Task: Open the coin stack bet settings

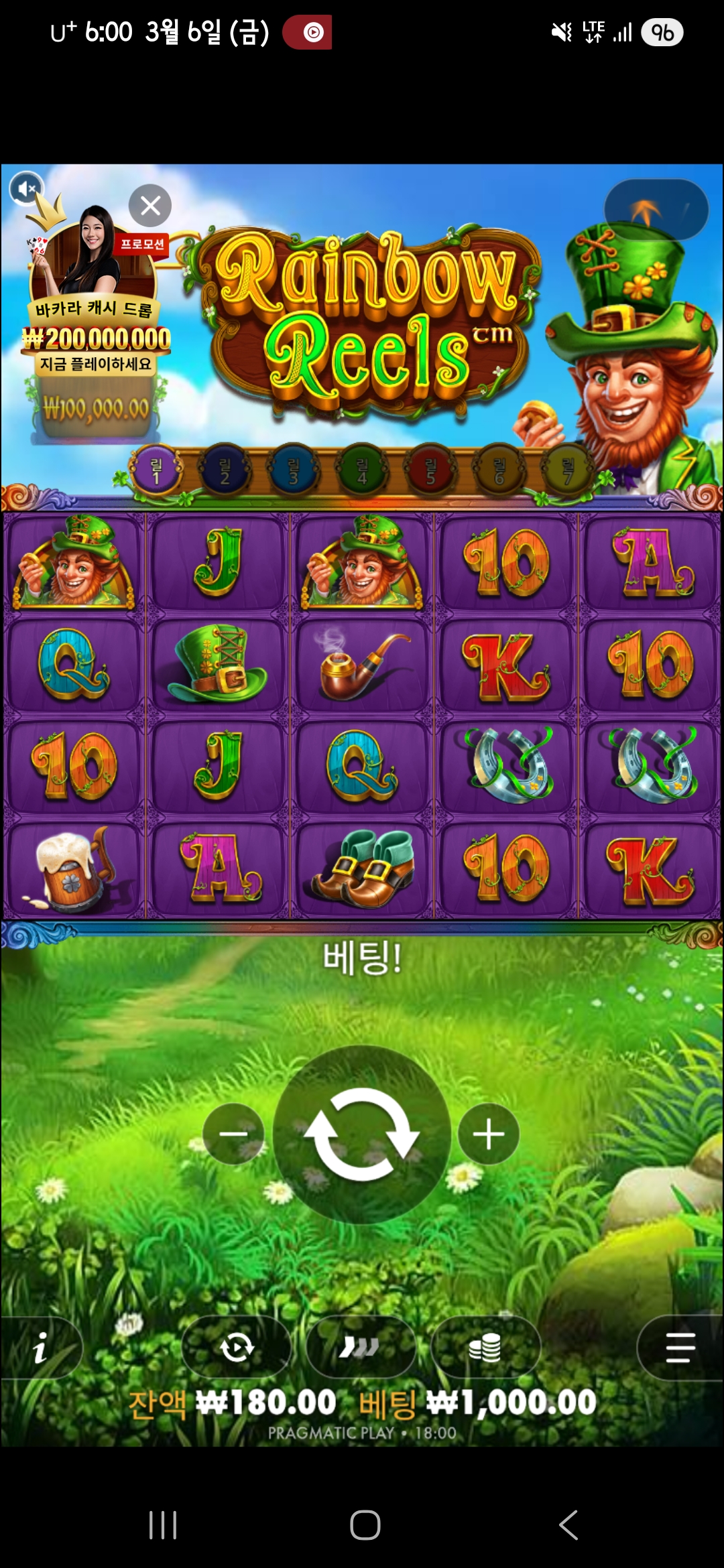Action: pyautogui.click(x=485, y=1348)
